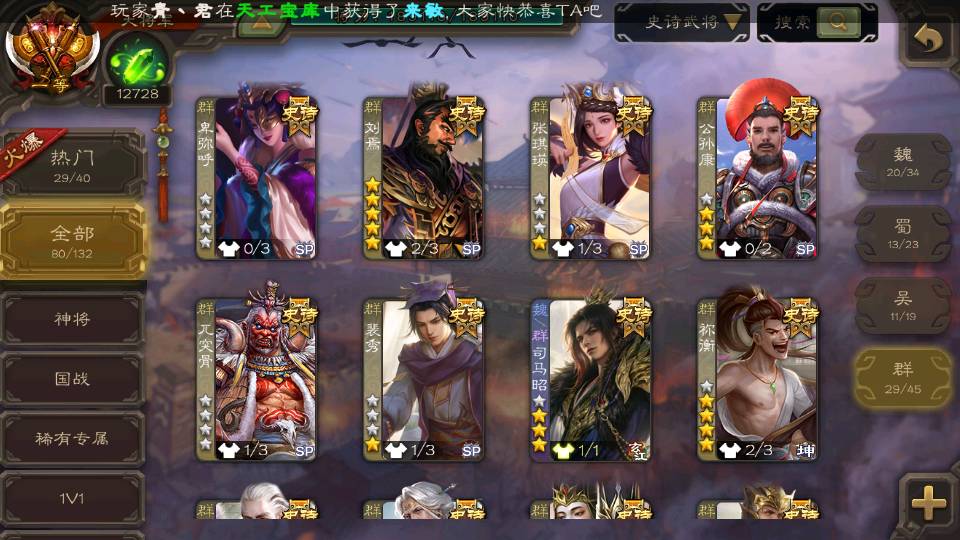Choose the 国战 category

73,379
